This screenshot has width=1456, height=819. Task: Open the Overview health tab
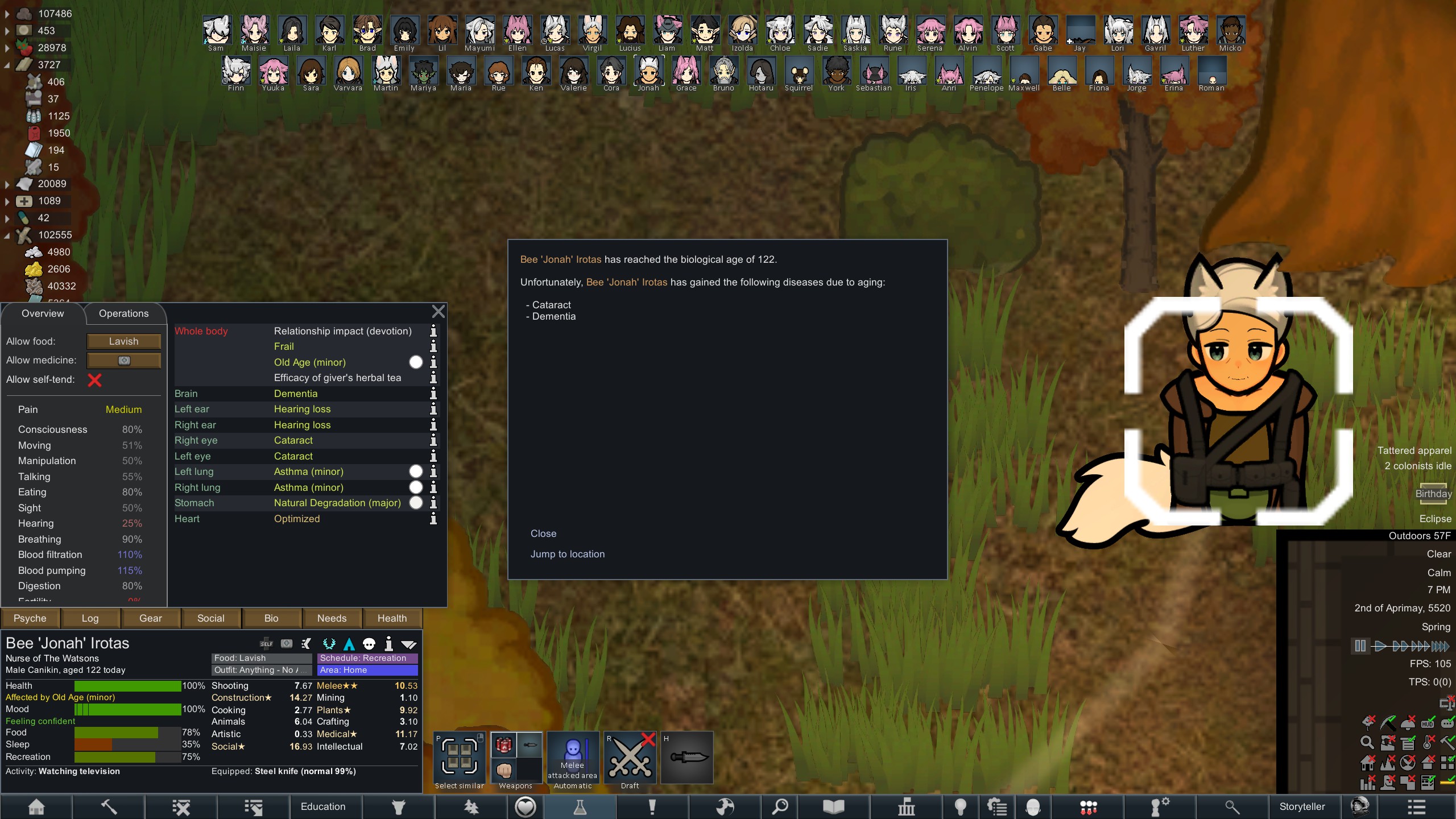43,313
